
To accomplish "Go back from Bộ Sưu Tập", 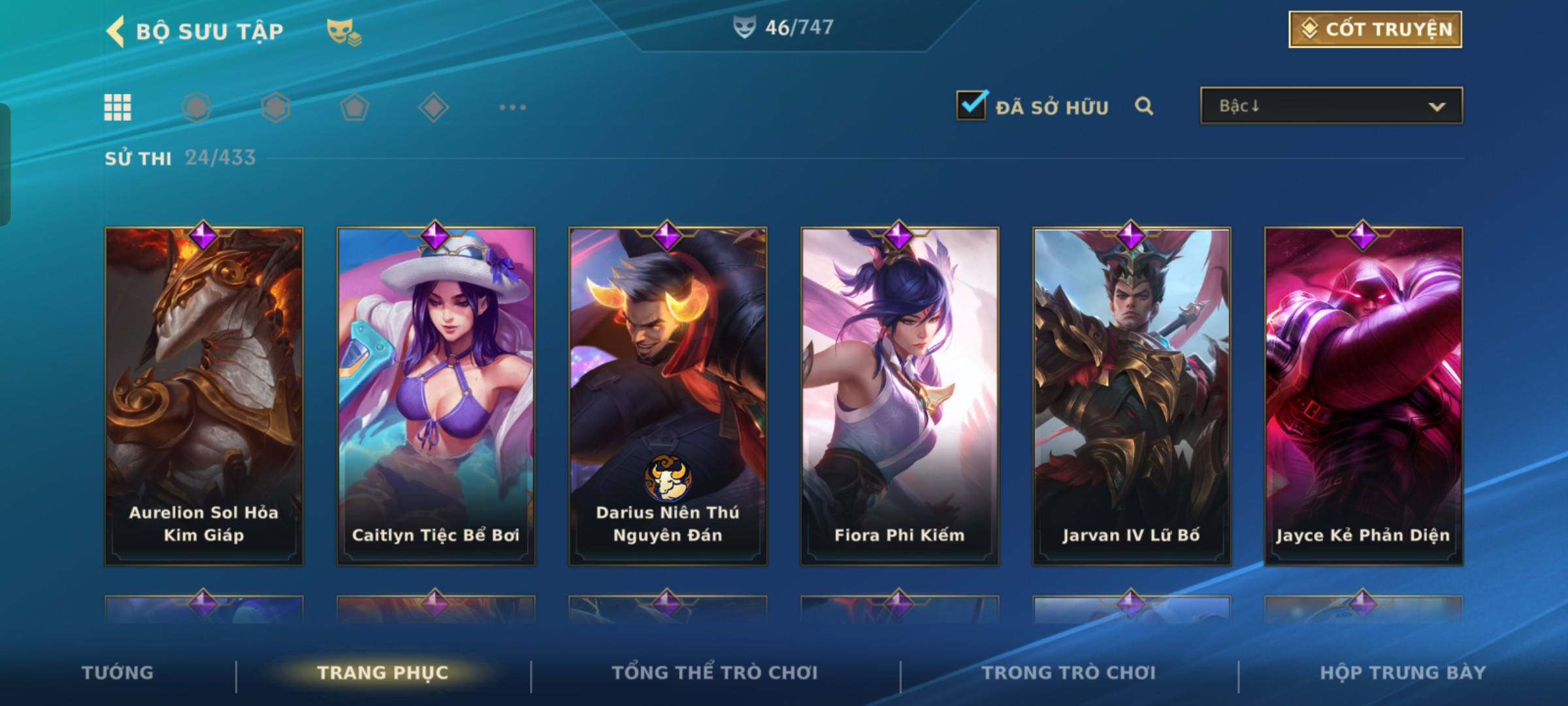I will [x=116, y=31].
